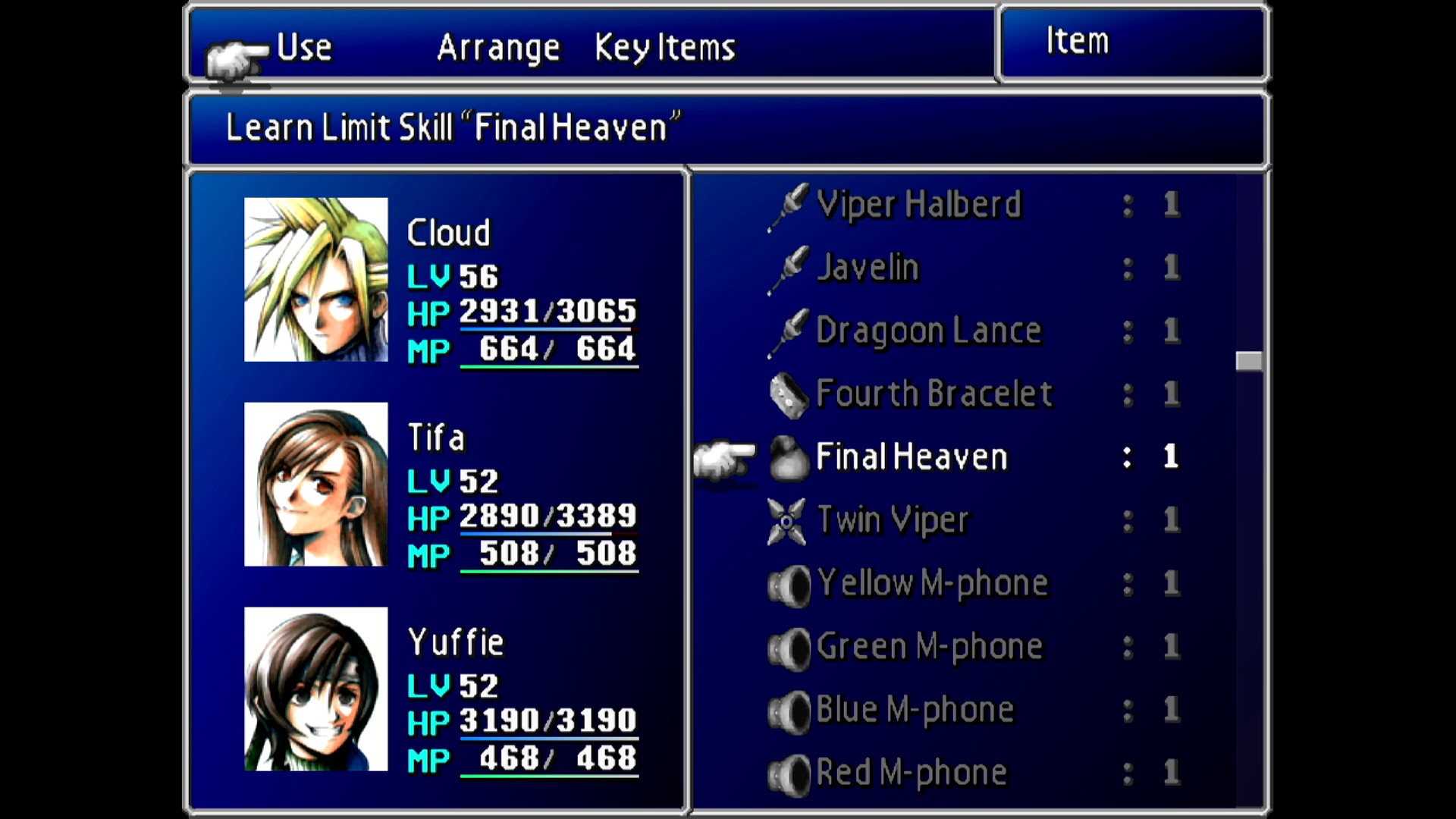Choose Dragoon Lance from the inventory
This screenshot has width=1456, height=819.
928,331
